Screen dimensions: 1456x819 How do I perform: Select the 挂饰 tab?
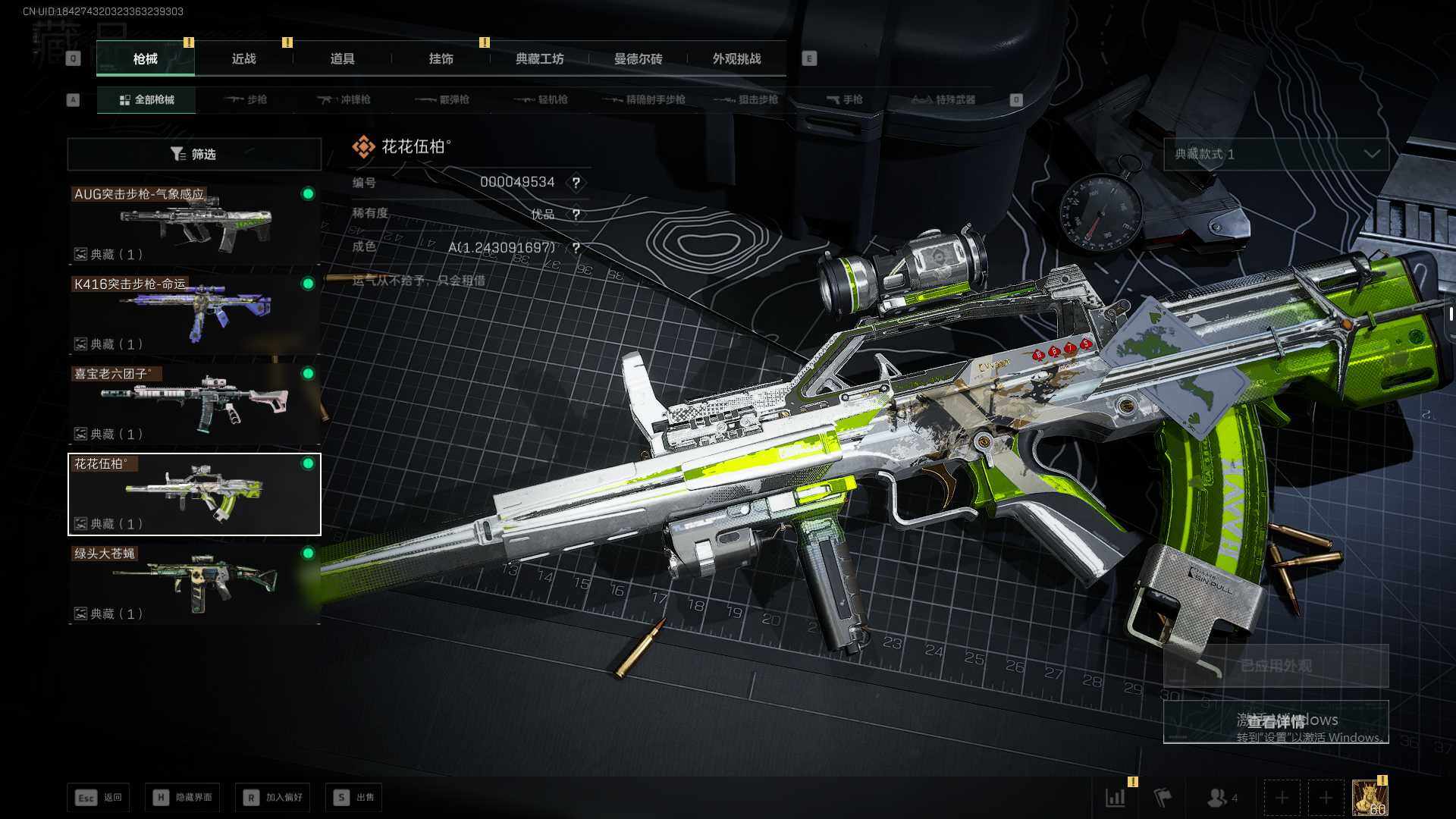(441, 59)
